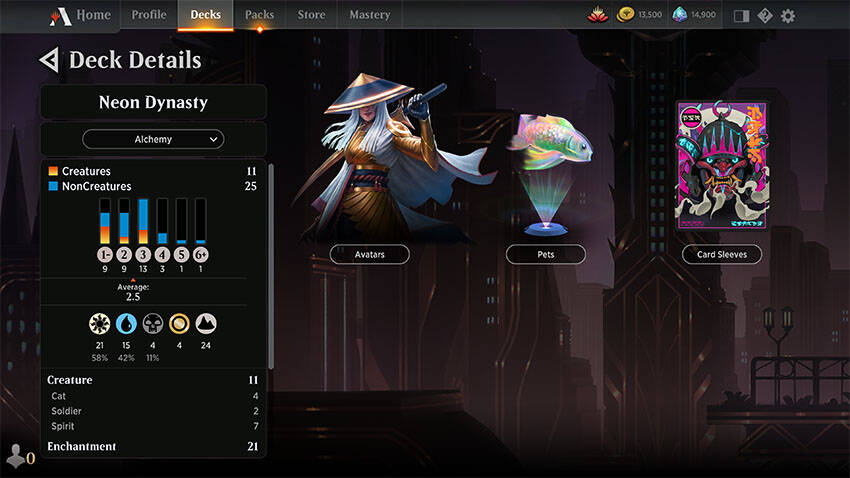Viewport: 850px width, 478px height.
Task: Open the settings gear menu
Action: pos(788,15)
